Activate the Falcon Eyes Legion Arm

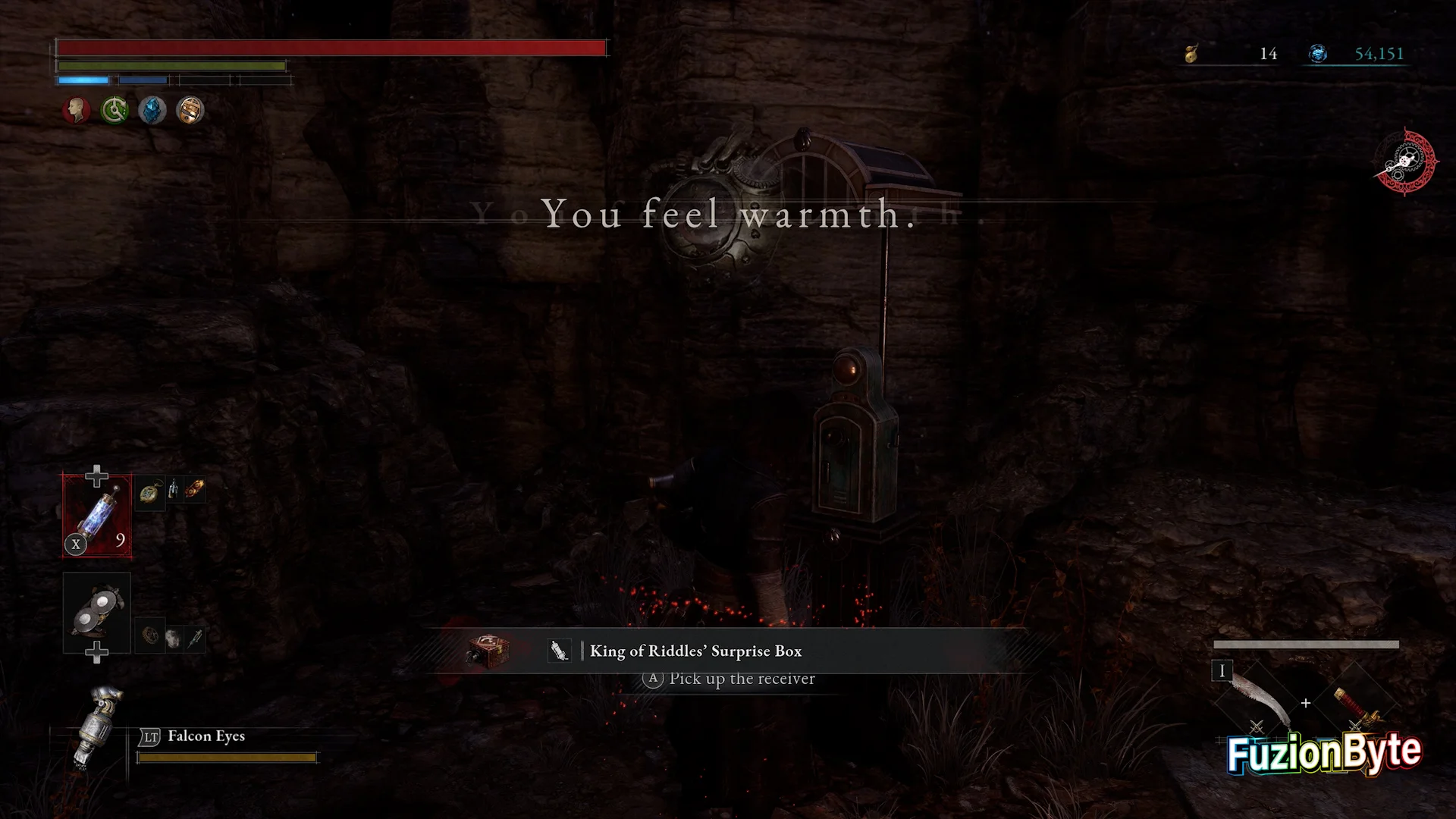pyautogui.click(x=97, y=726)
